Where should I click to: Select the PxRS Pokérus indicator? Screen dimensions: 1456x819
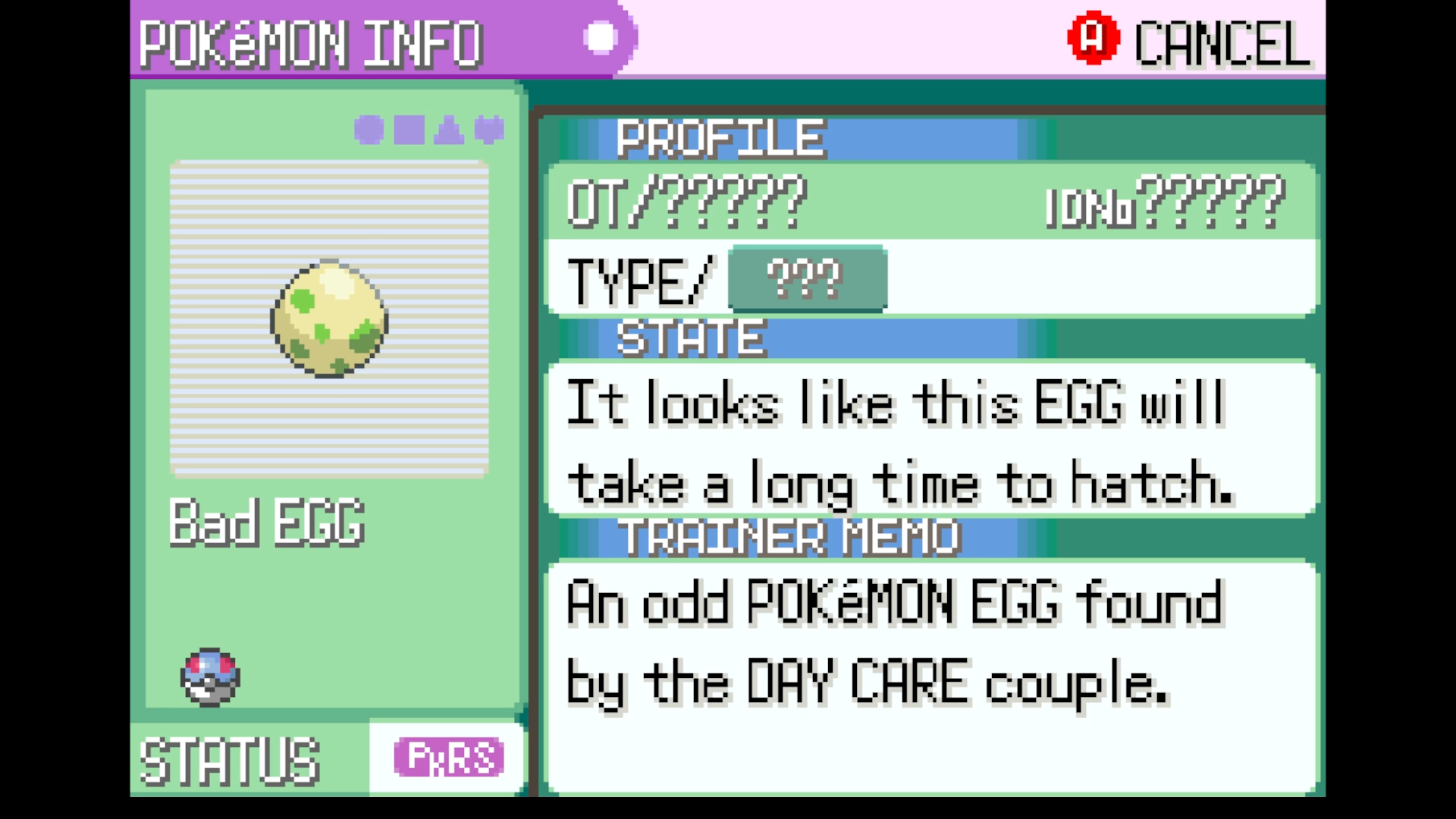pyautogui.click(x=447, y=758)
